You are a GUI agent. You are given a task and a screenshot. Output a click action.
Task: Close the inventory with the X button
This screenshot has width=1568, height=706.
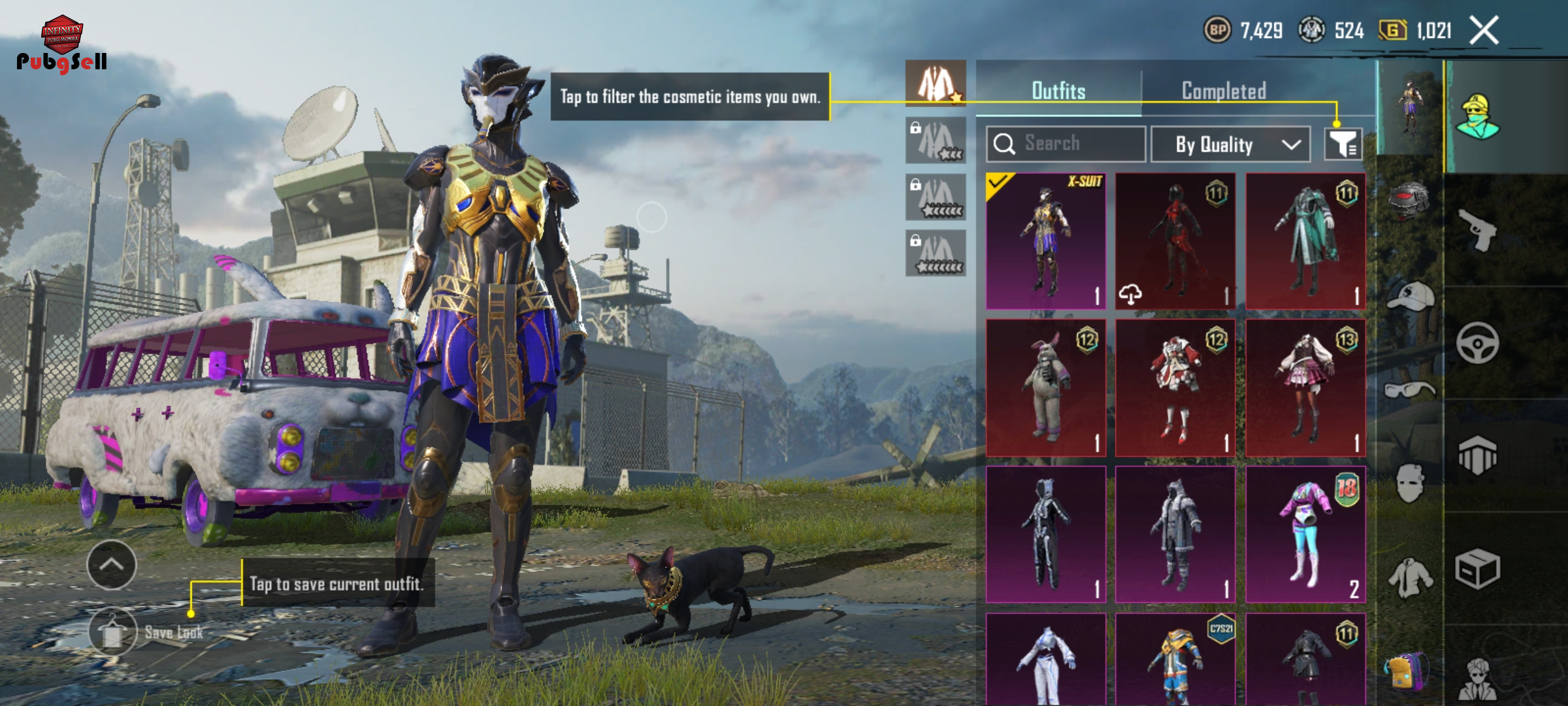[1484, 31]
